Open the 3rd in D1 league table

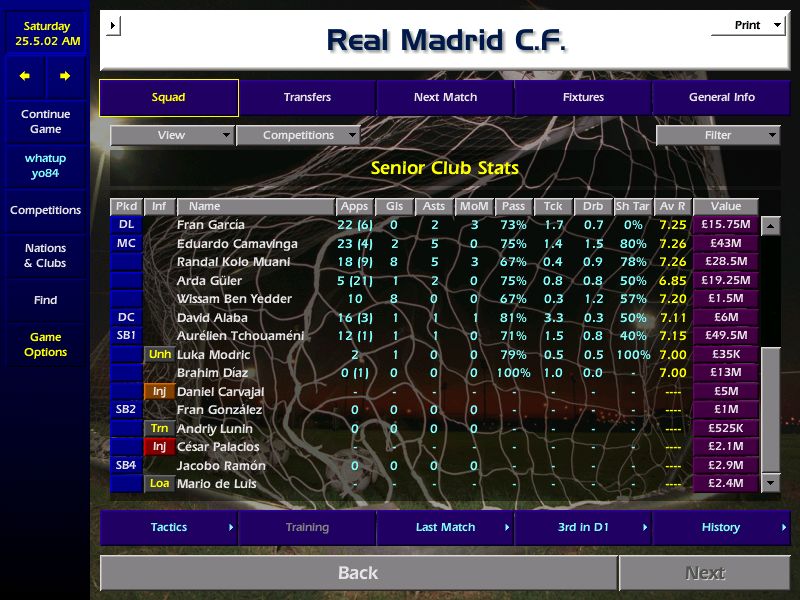click(583, 527)
